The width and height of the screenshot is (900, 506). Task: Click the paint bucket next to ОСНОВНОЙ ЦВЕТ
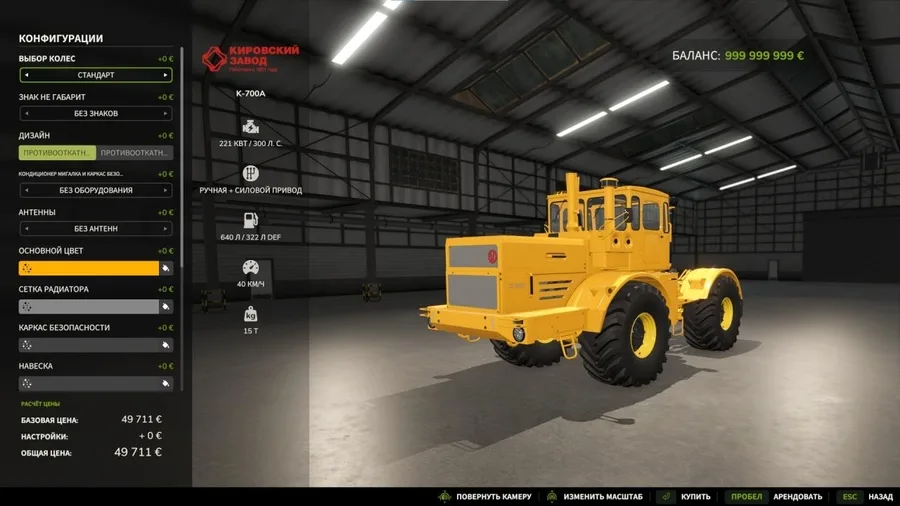166,268
